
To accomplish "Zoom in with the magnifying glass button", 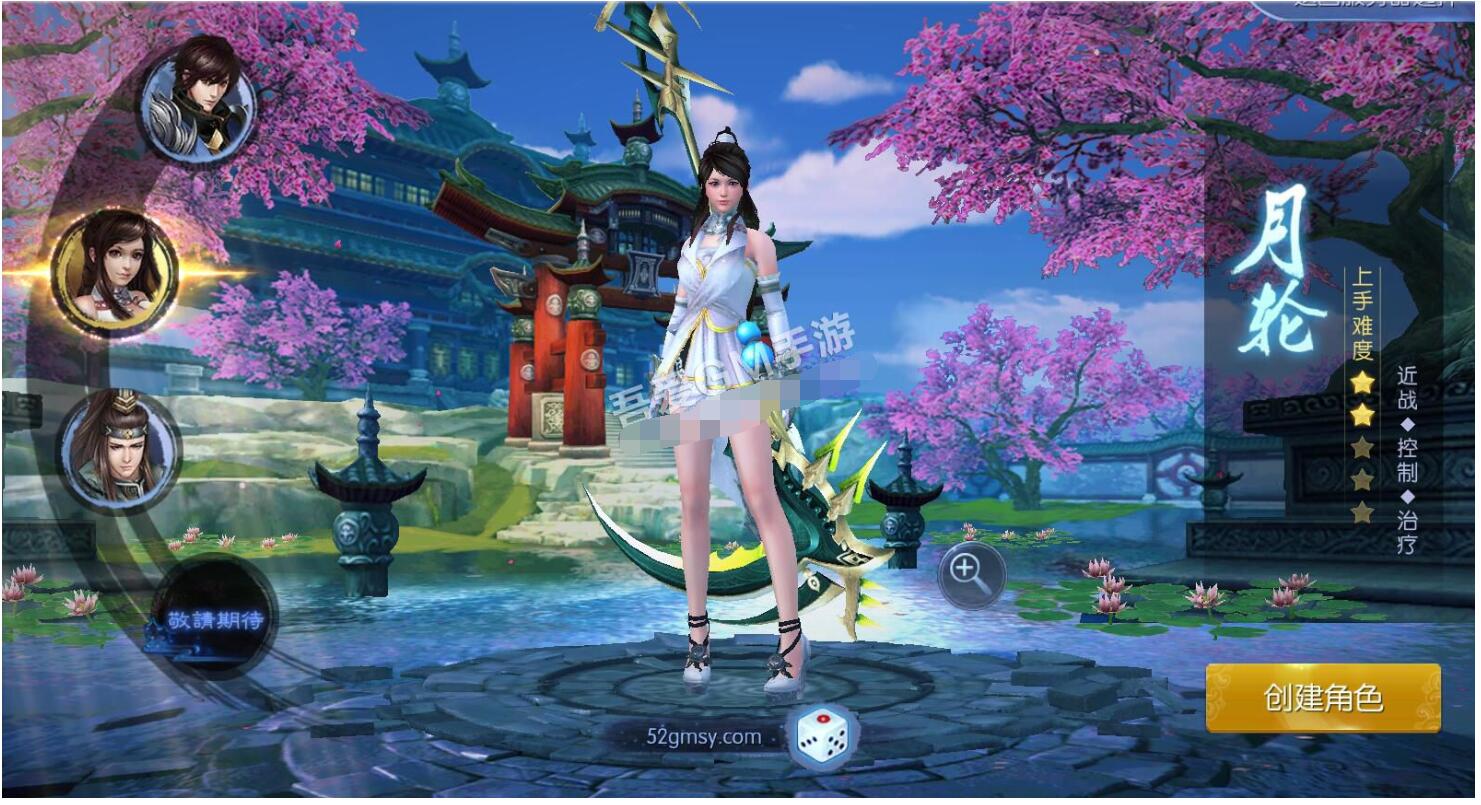I will click(969, 573).
